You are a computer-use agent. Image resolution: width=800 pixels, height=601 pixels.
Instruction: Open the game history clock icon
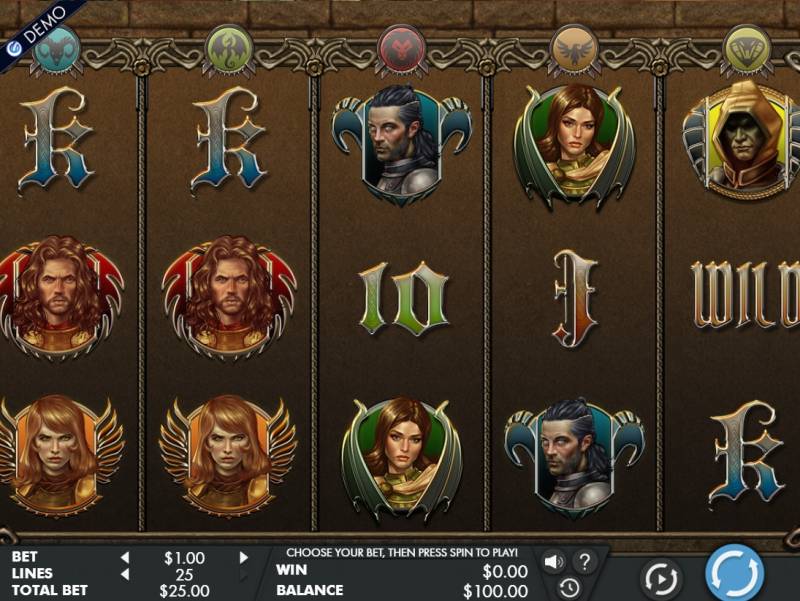click(x=568, y=587)
